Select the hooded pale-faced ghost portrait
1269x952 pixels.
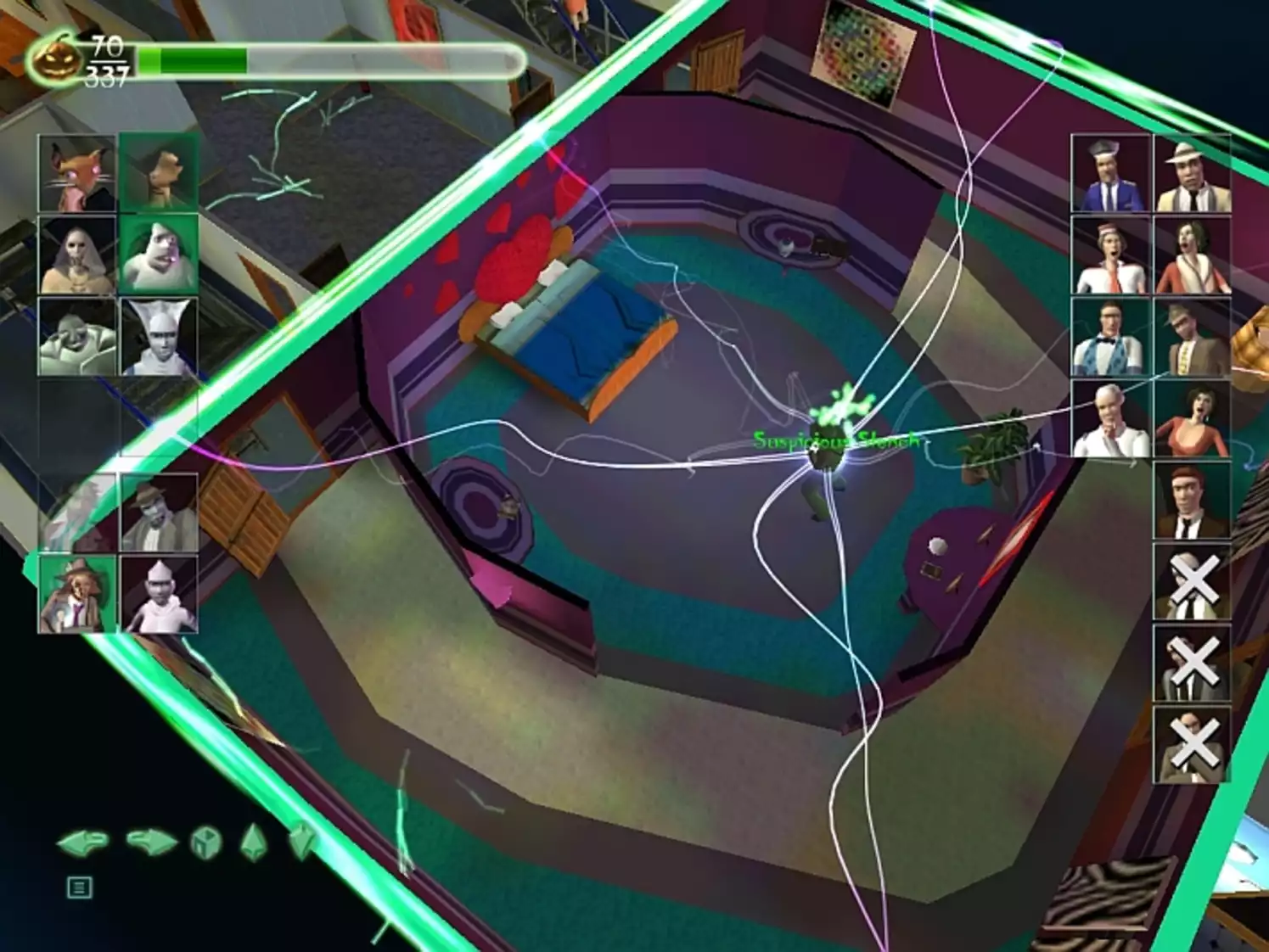(76, 255)
